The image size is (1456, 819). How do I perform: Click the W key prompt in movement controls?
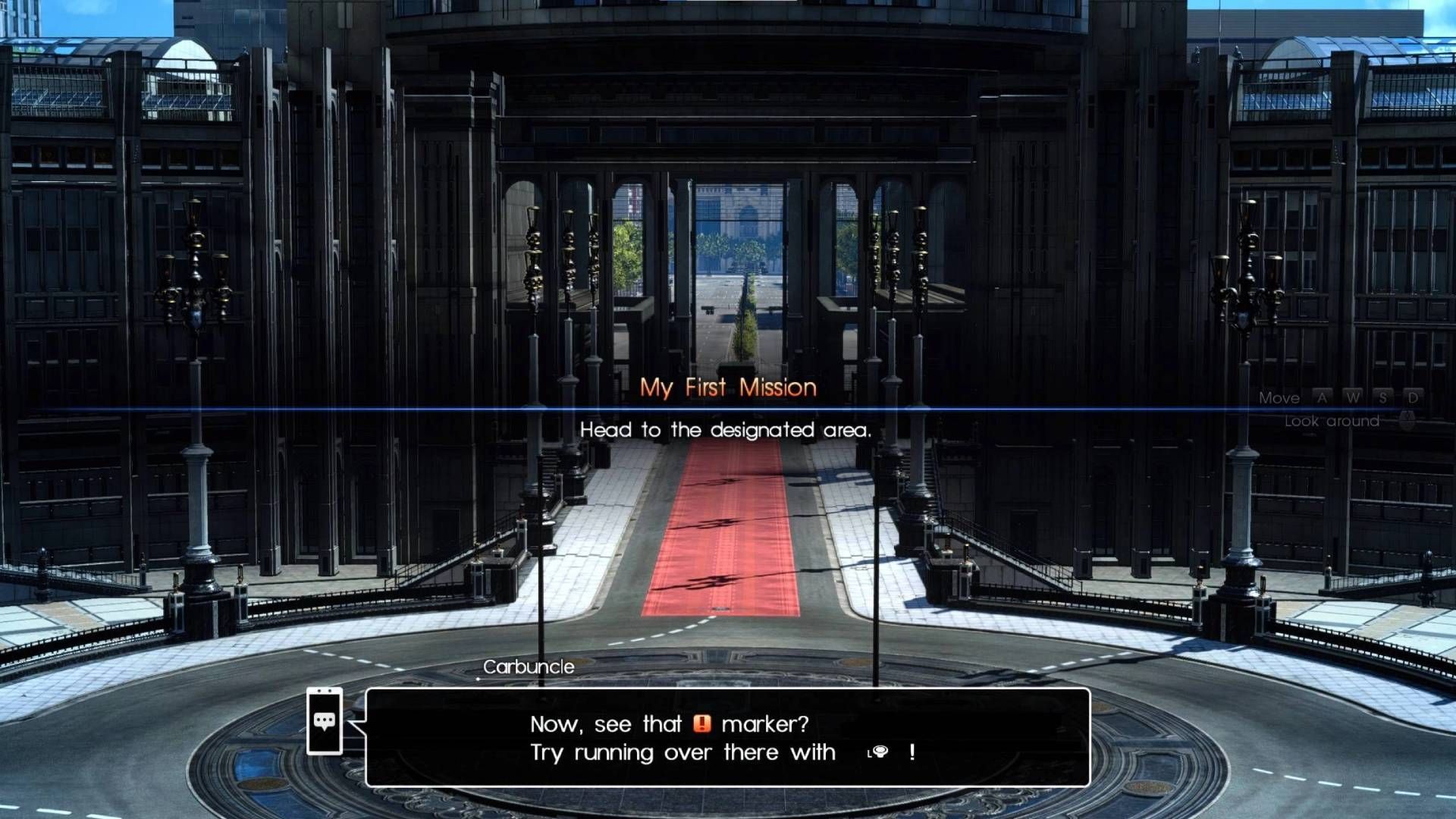1354,397
